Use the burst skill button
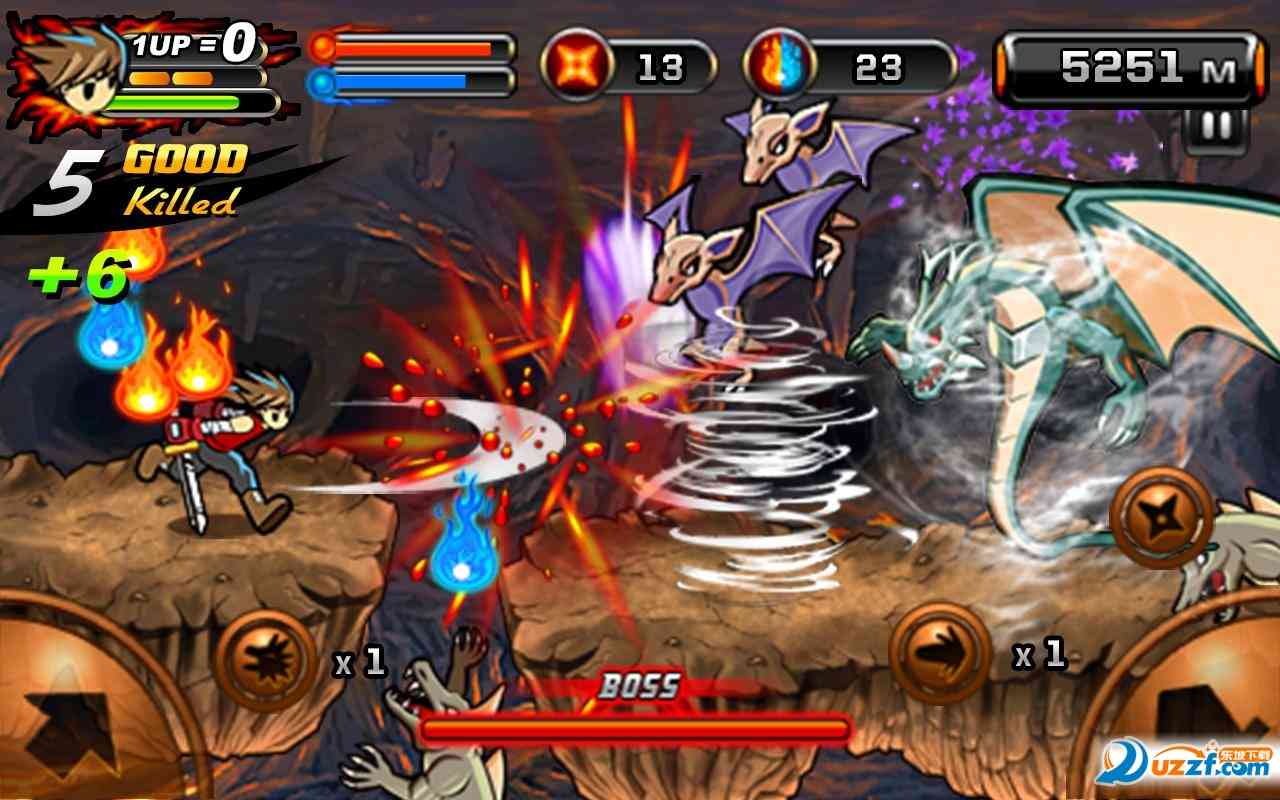Image resolution: width=1280 pixels, height=800 pixels. coord(265,661)
